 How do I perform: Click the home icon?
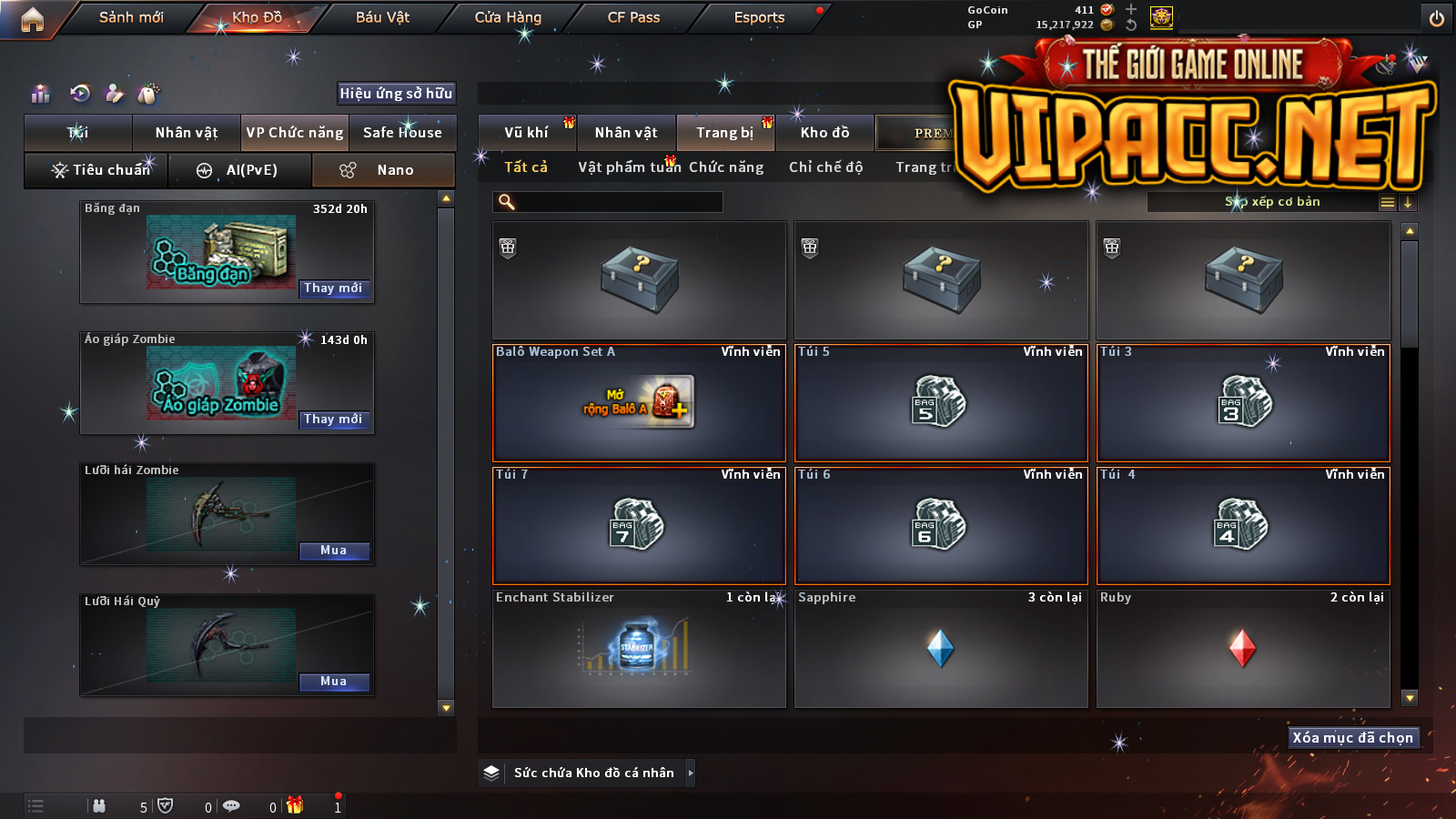point(32,19)
